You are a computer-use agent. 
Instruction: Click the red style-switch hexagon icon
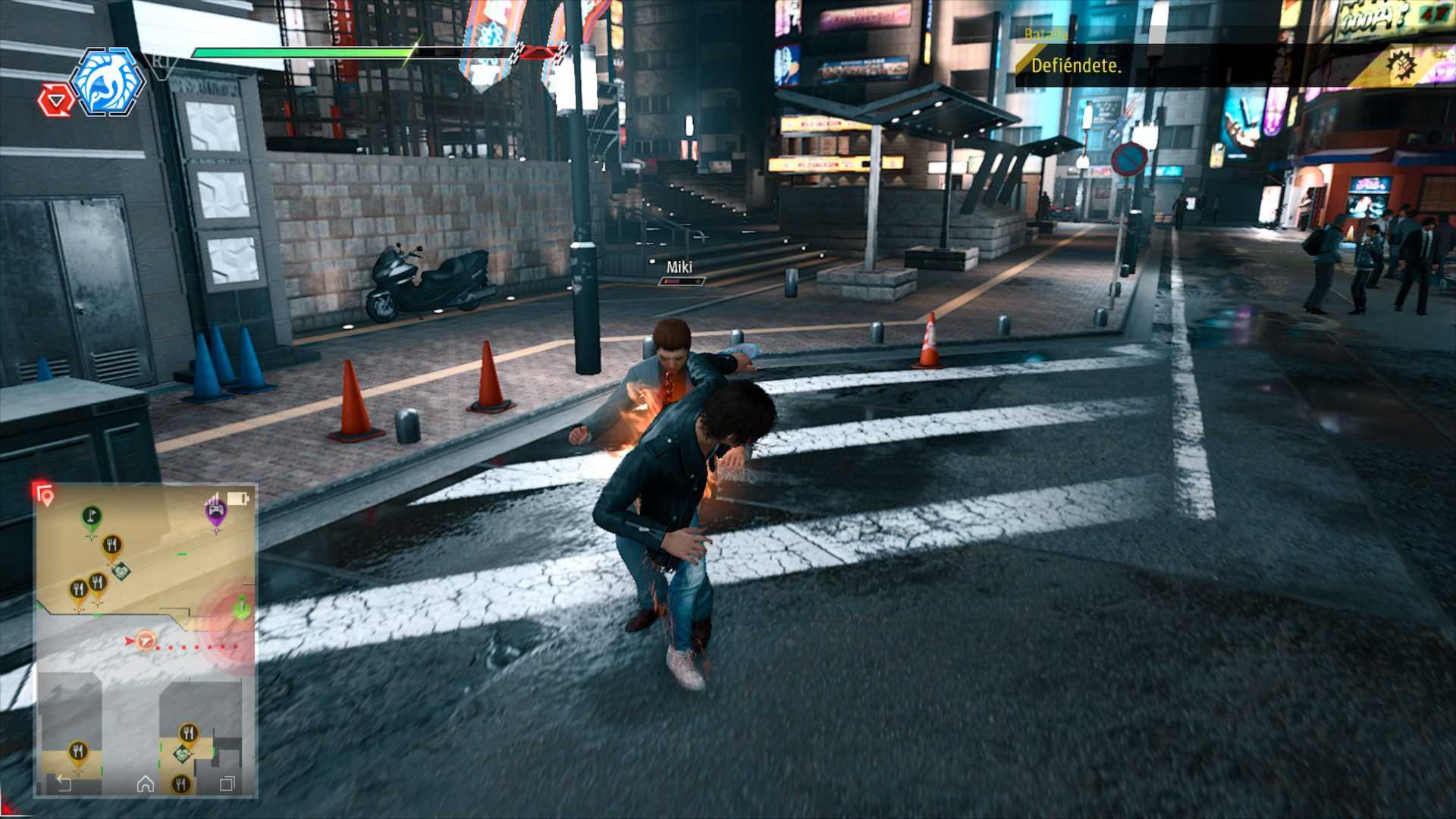click(x=56, y=101)
